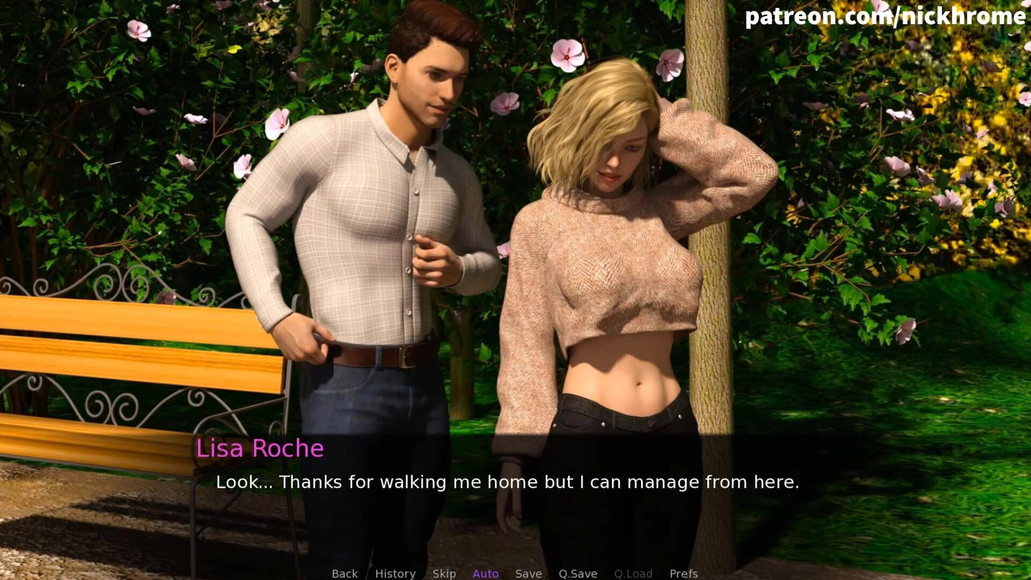Quick load with Q.Load
Viewport: 1031px width, 580px height.
pyautogui.click(x=633, y=573)
